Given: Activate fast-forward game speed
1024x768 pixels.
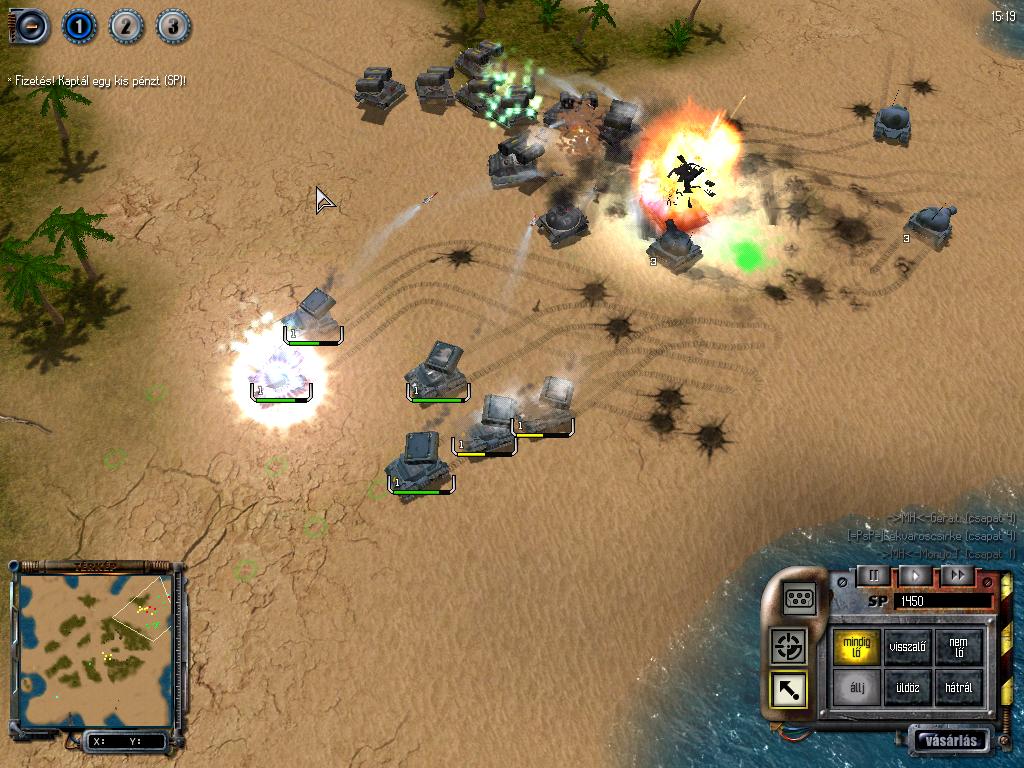Looking at the screenshot, I should [957, 575].
